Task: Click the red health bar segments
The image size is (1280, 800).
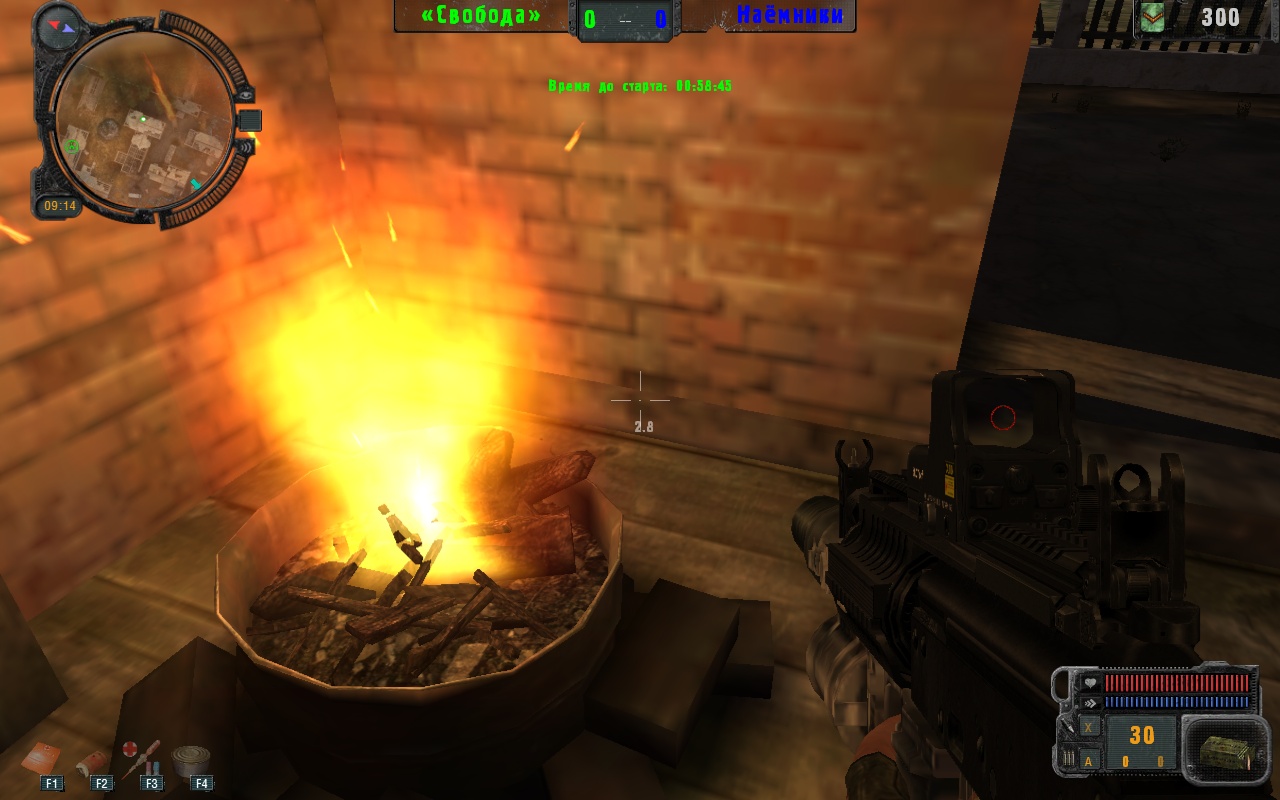Action: [x=1177, y=683]
